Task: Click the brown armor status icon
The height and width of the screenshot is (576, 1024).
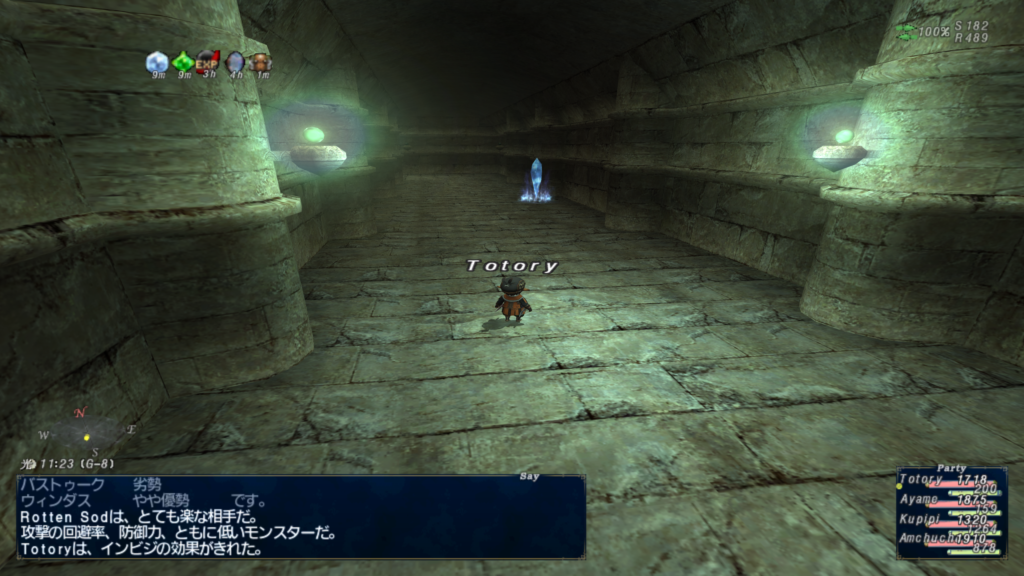Action: 260,62
